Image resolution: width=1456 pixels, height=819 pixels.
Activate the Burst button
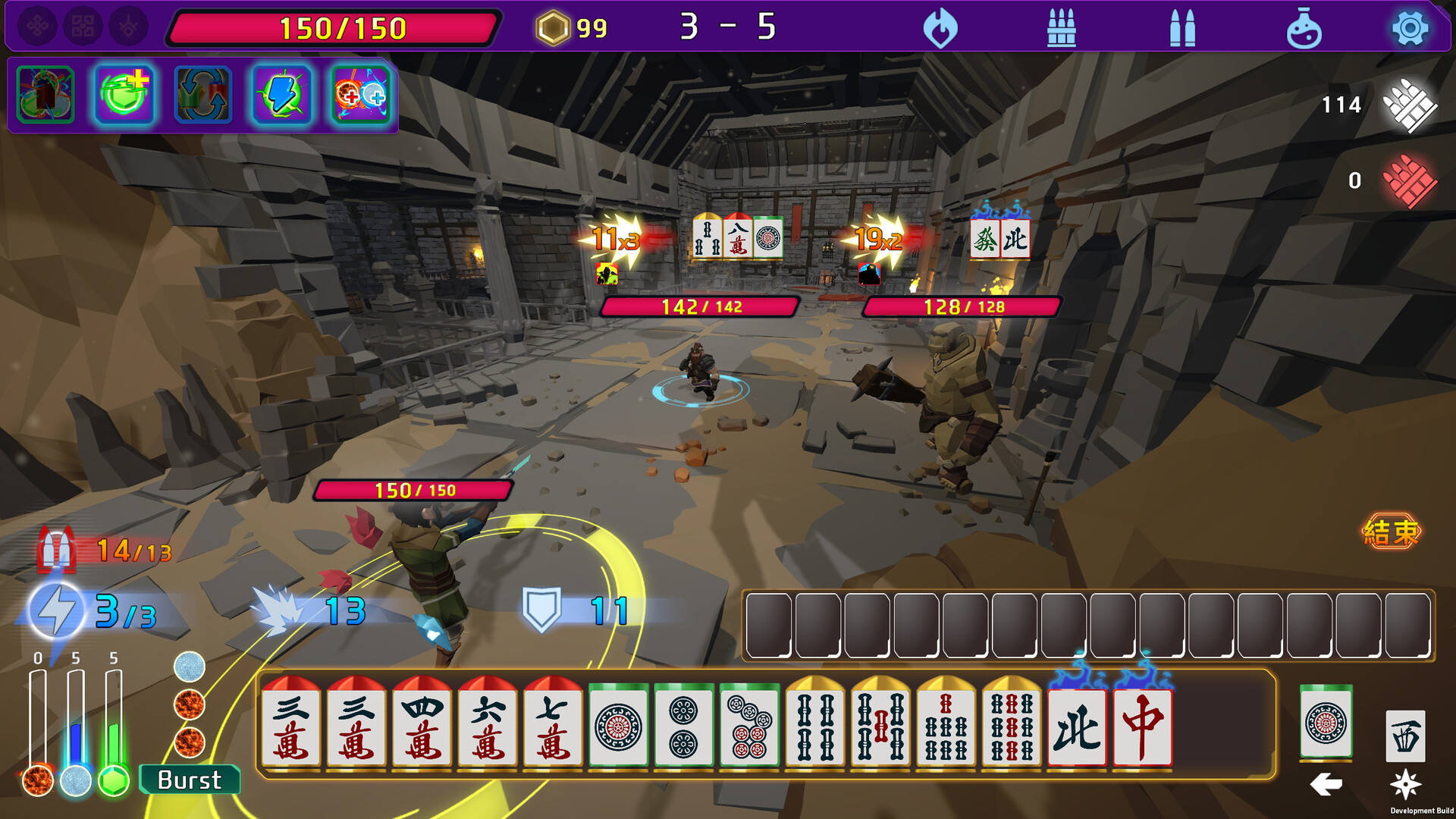click(x=190, y=780)
